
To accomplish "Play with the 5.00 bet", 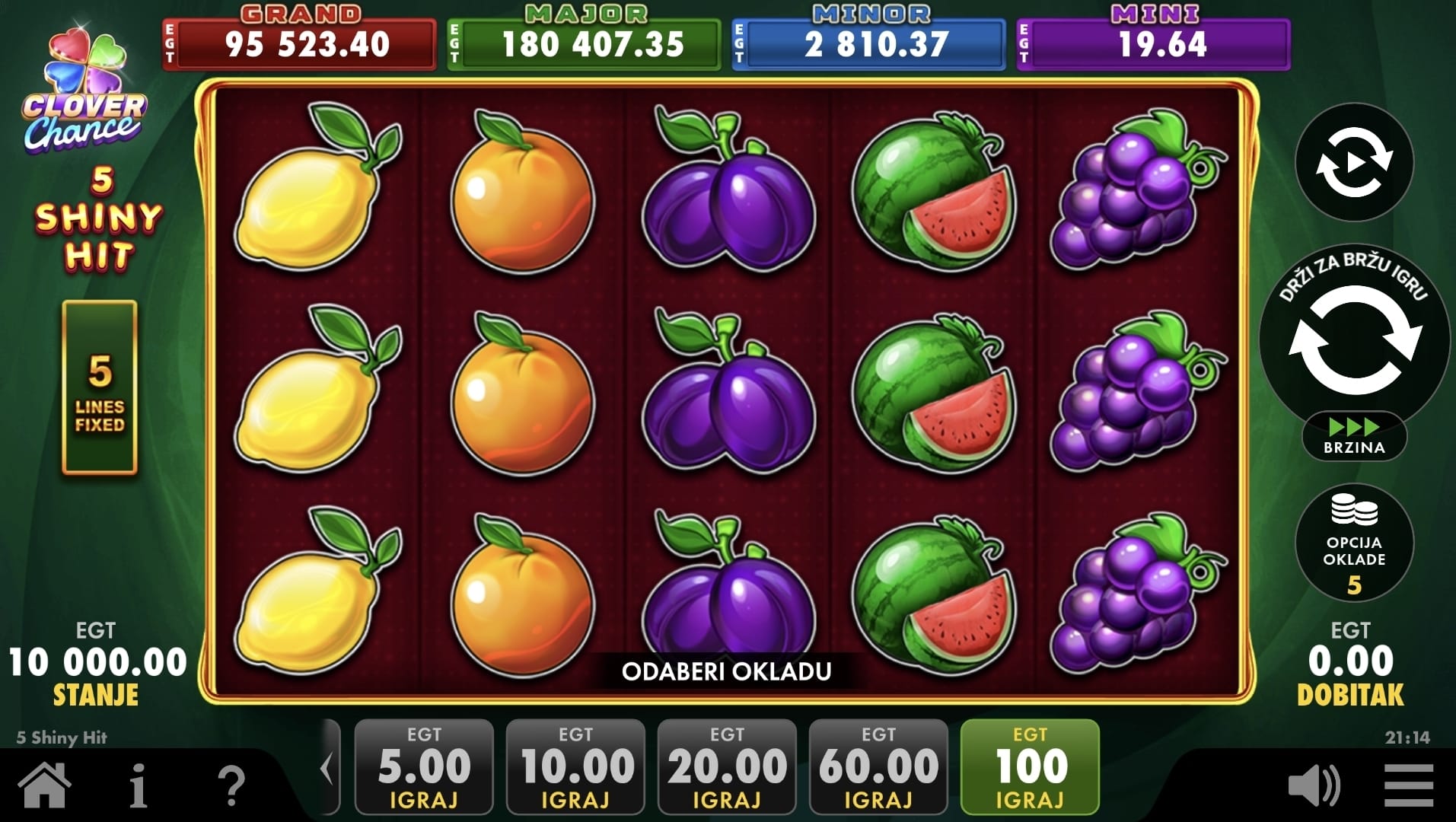I will click(424, 766).
